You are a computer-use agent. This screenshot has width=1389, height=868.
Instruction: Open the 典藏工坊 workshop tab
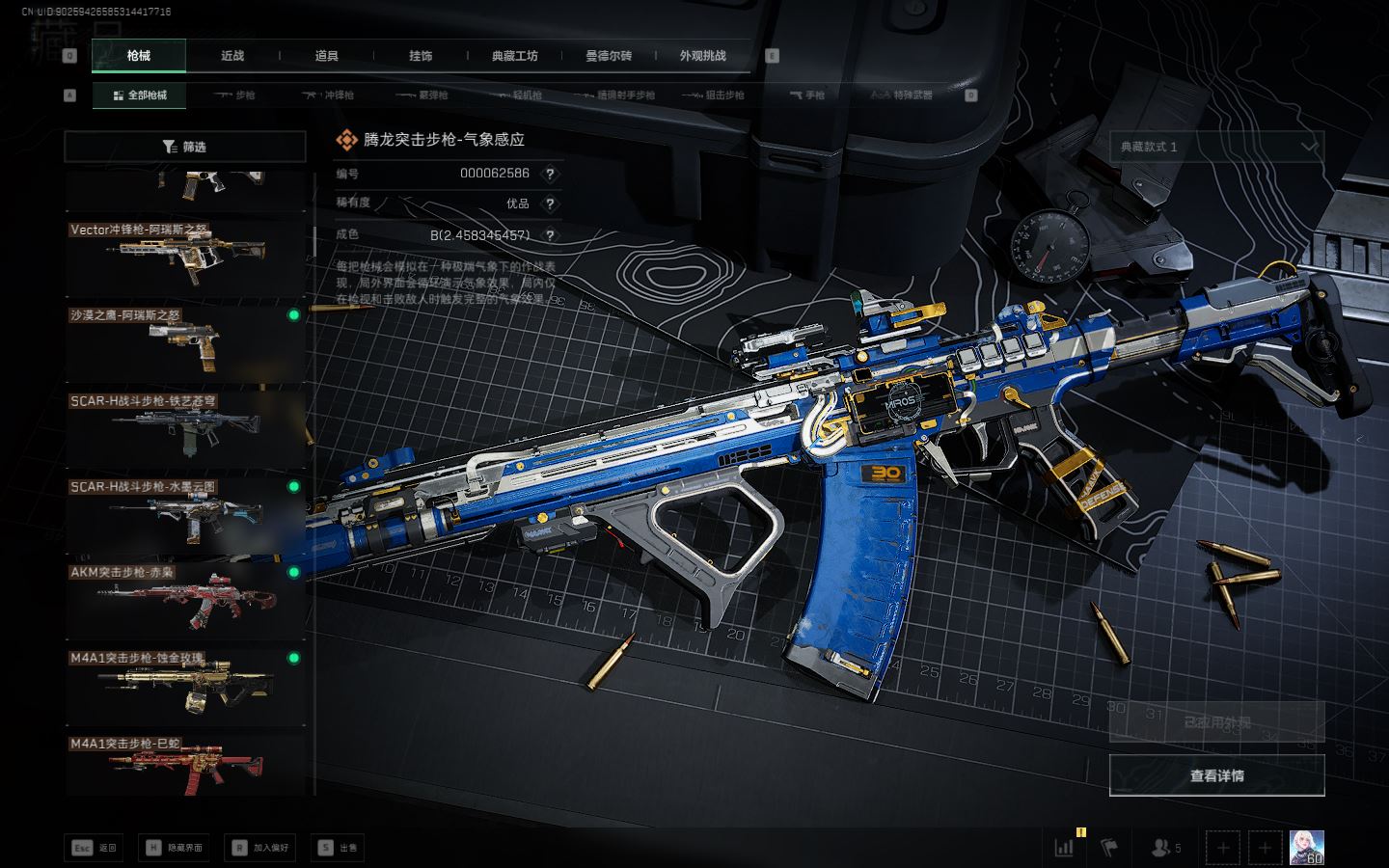[514, 56]
